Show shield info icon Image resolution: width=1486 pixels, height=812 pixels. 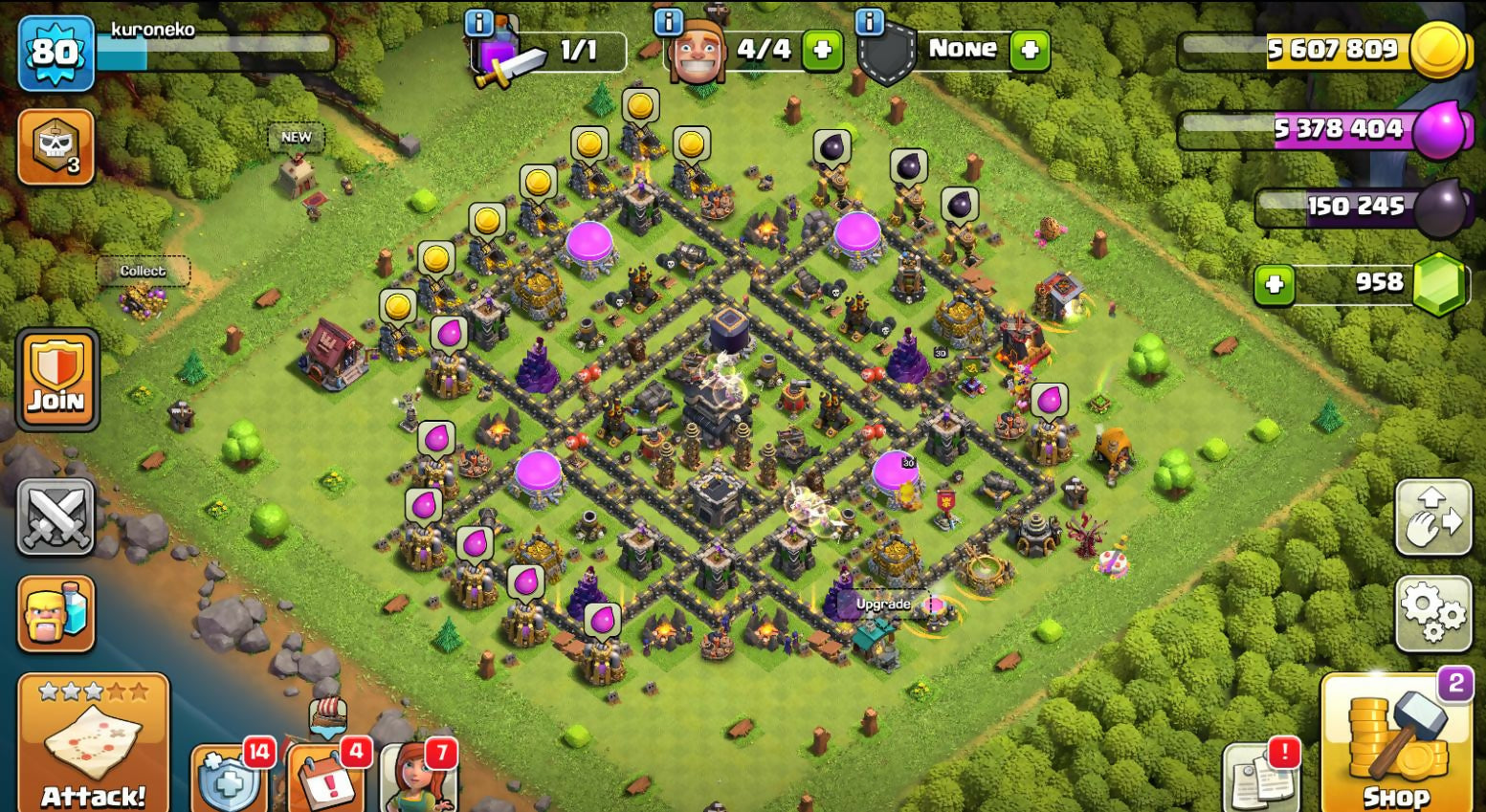coord(869,22)
